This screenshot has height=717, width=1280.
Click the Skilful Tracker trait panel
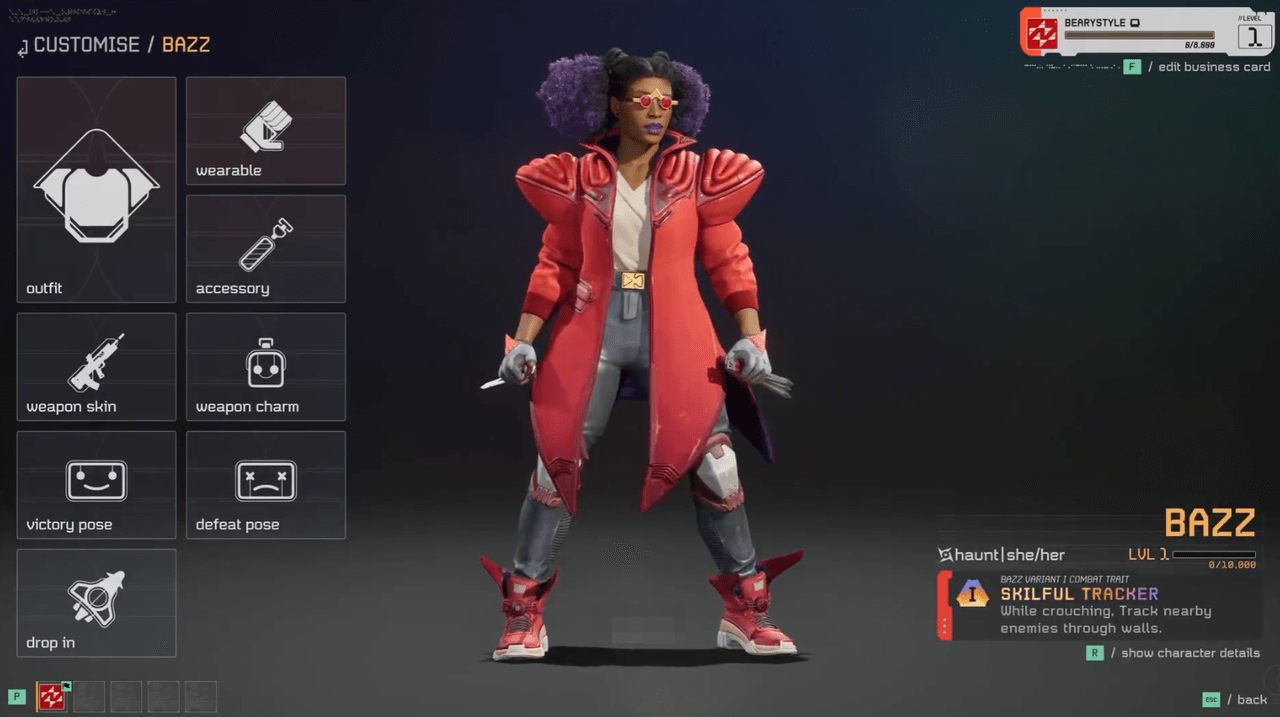pyautogui.click(x=1100, y=606)
